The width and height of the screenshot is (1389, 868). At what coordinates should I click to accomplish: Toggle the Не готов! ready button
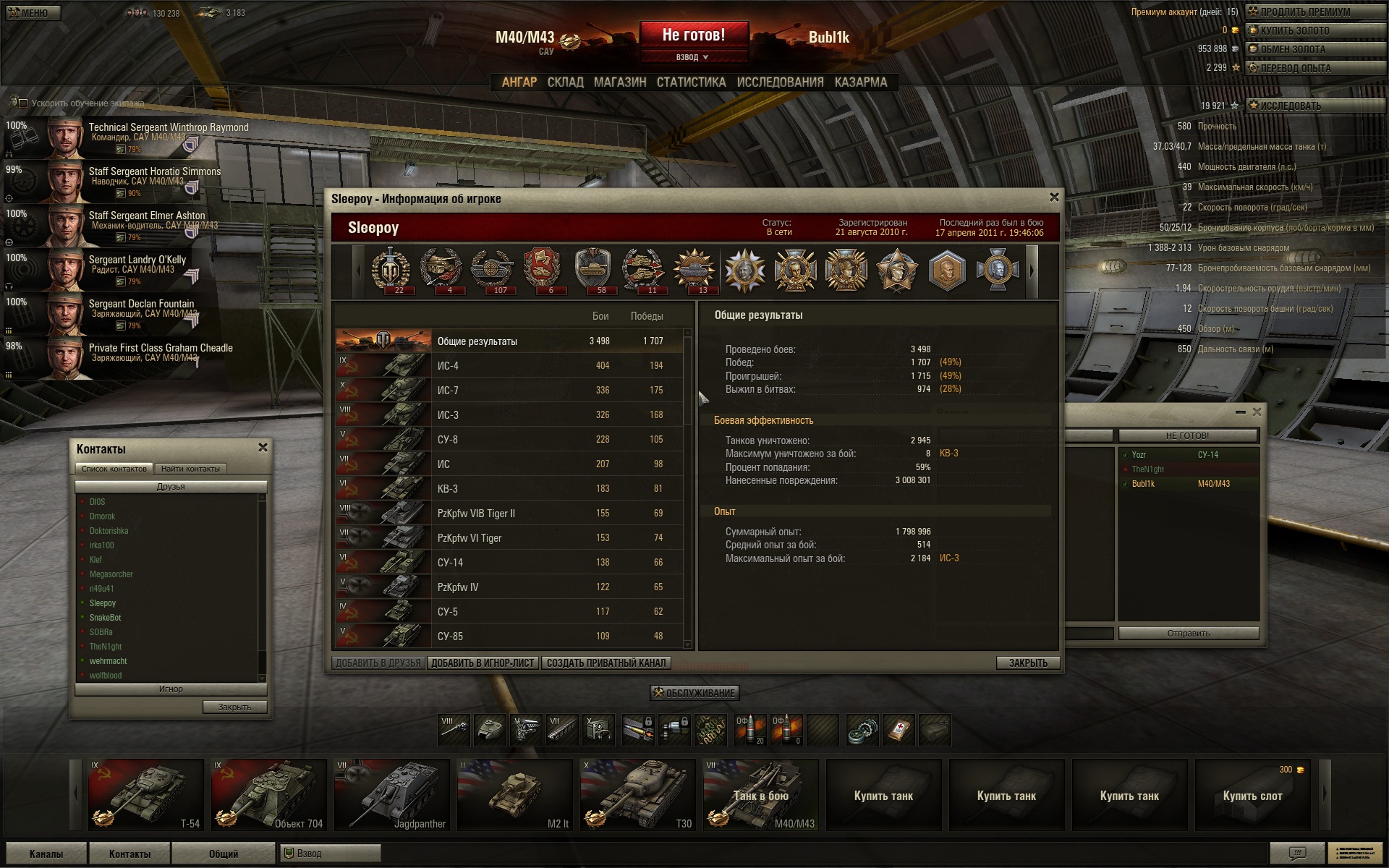point(693,35)
